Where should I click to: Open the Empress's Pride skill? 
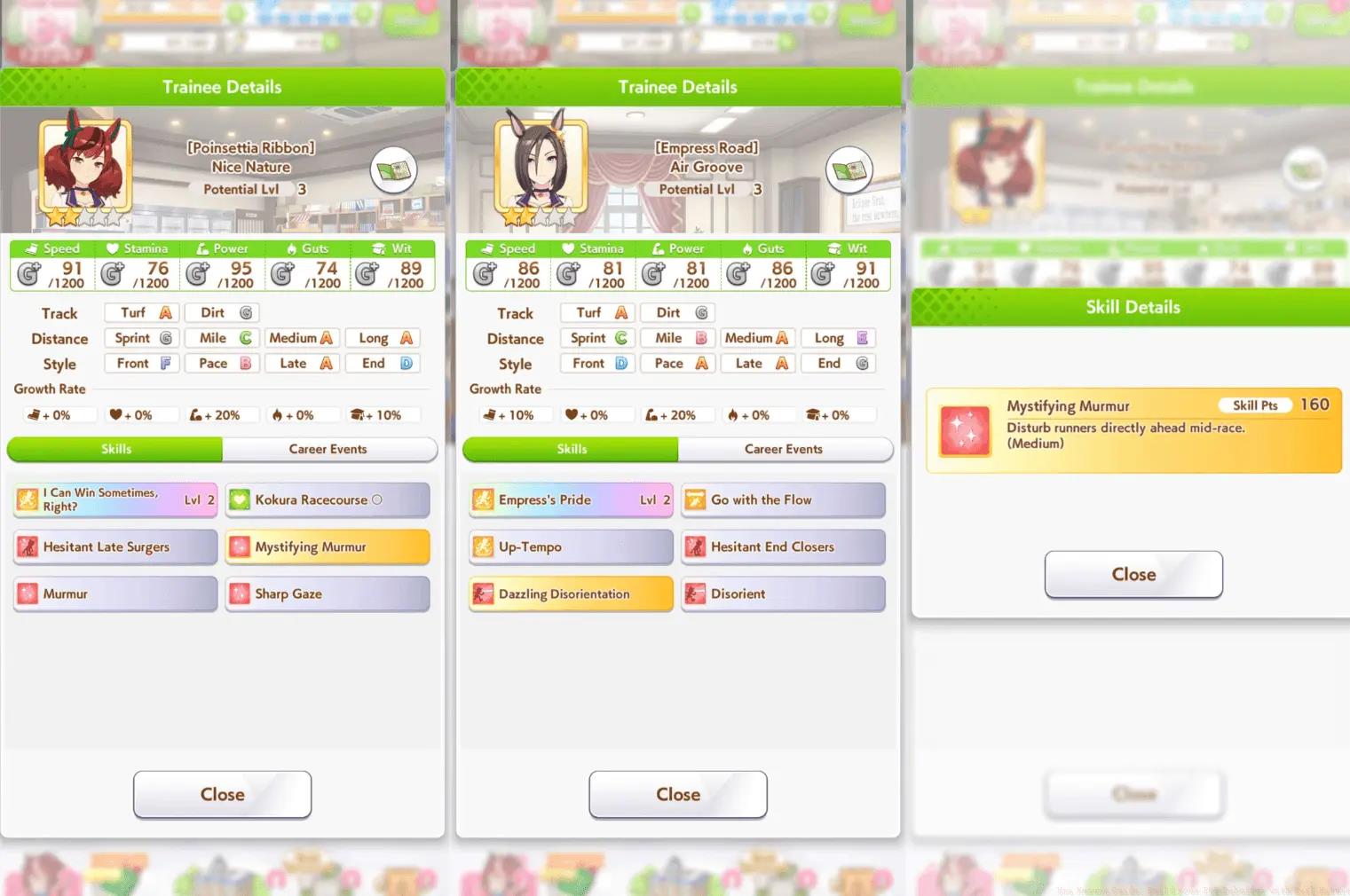(571, 500)
